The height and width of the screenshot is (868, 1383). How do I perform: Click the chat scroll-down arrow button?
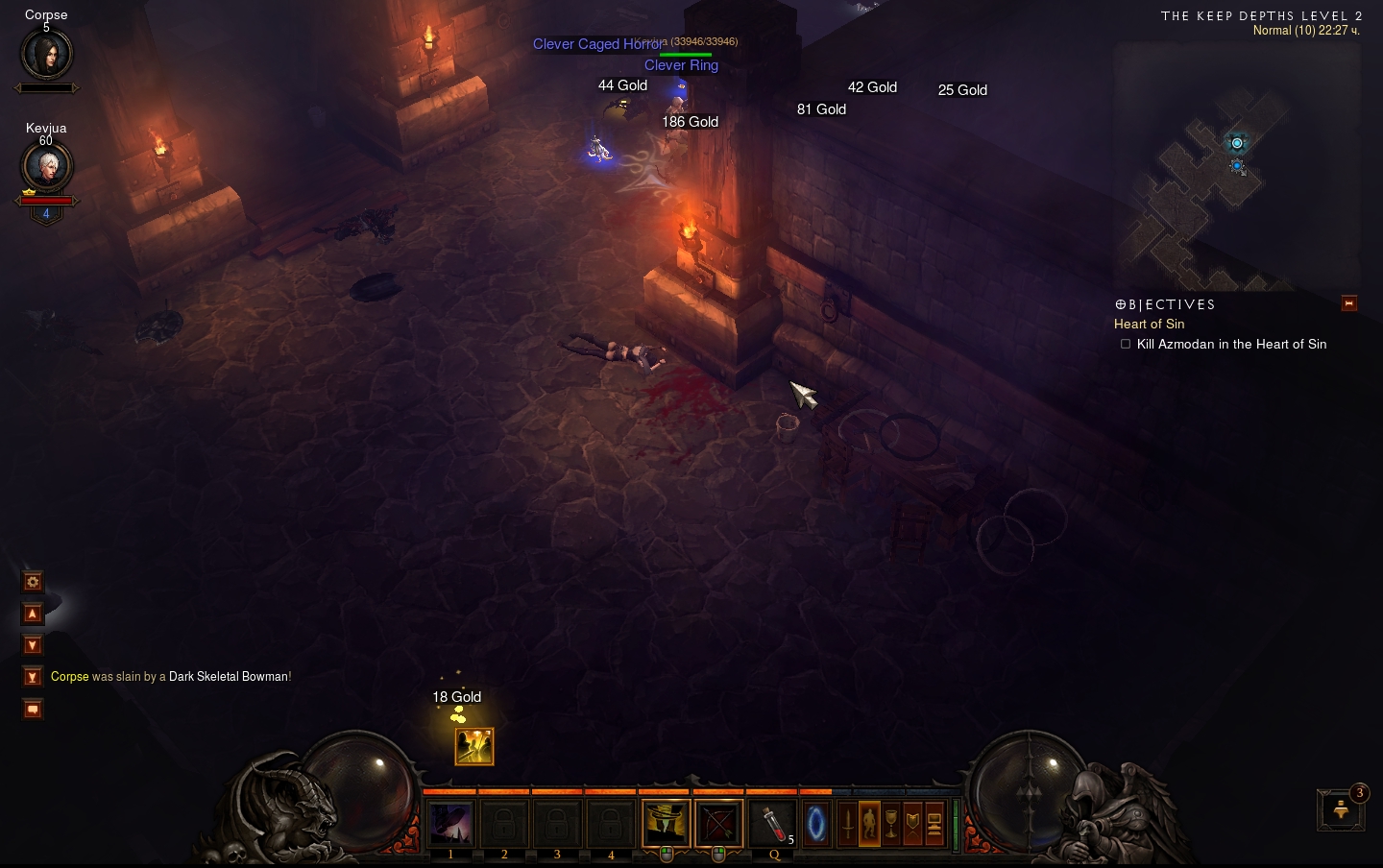33,645
